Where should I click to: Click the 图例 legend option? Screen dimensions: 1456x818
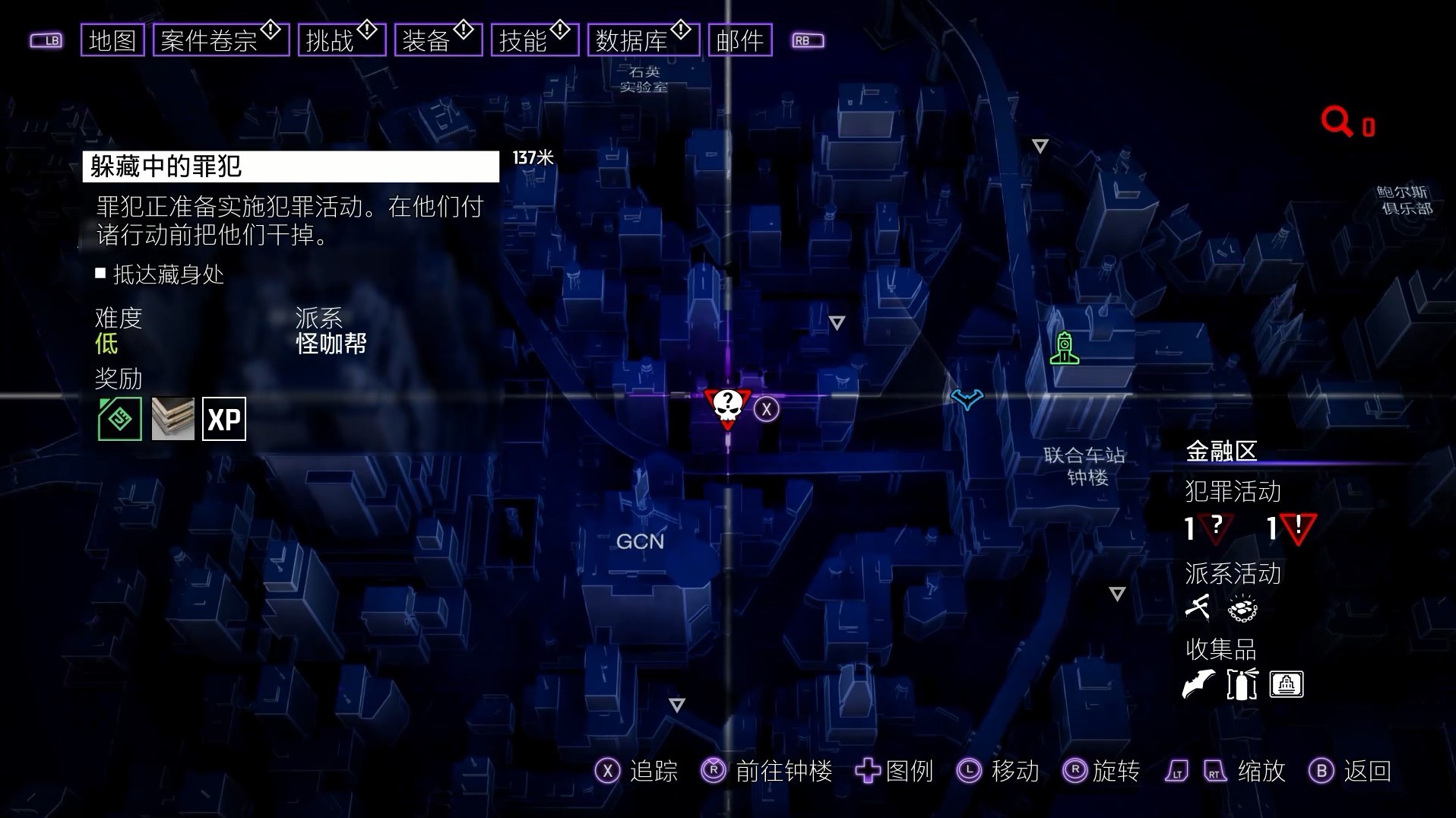tap(895, 771)
